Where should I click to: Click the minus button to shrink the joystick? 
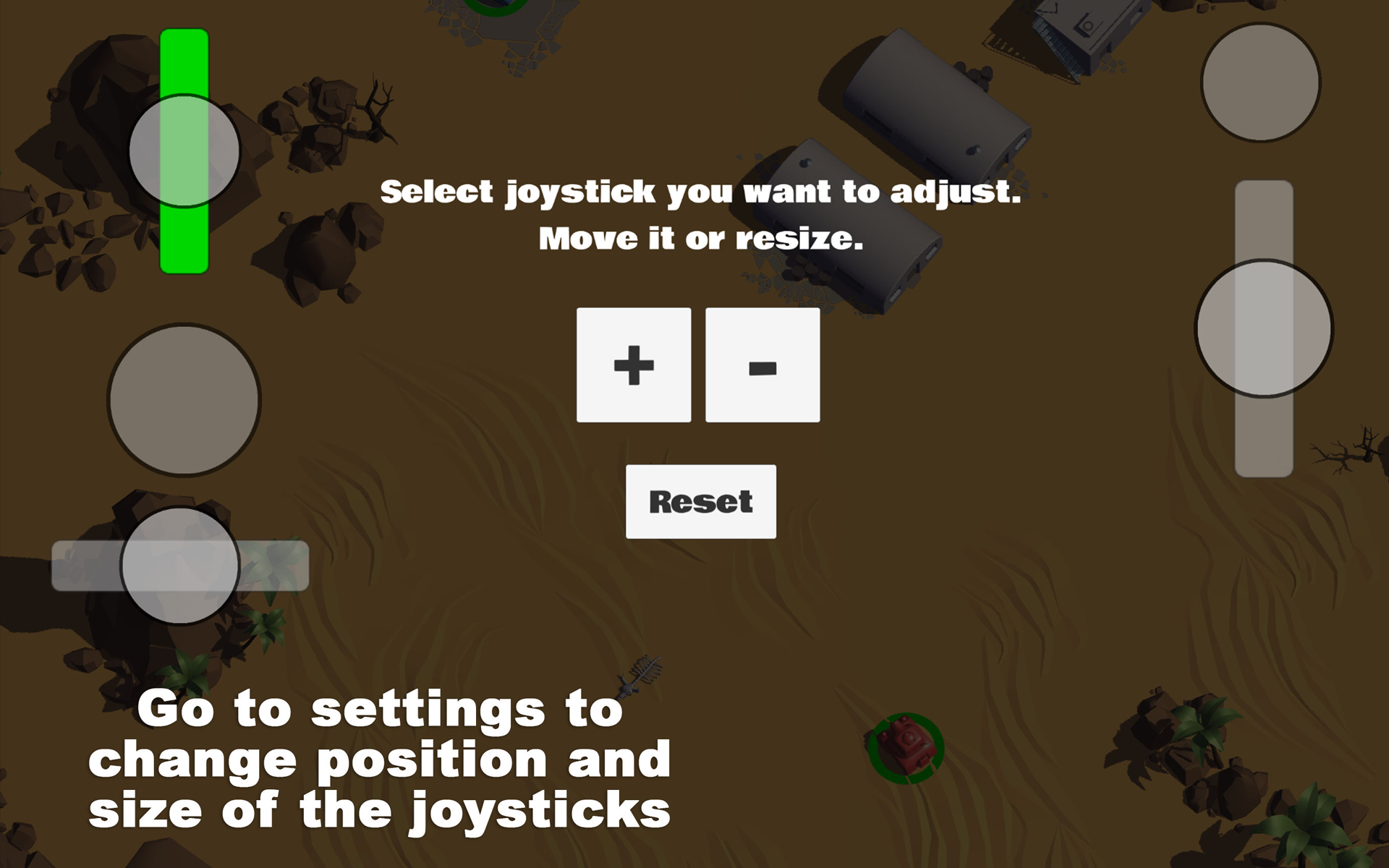pos(761,364)
